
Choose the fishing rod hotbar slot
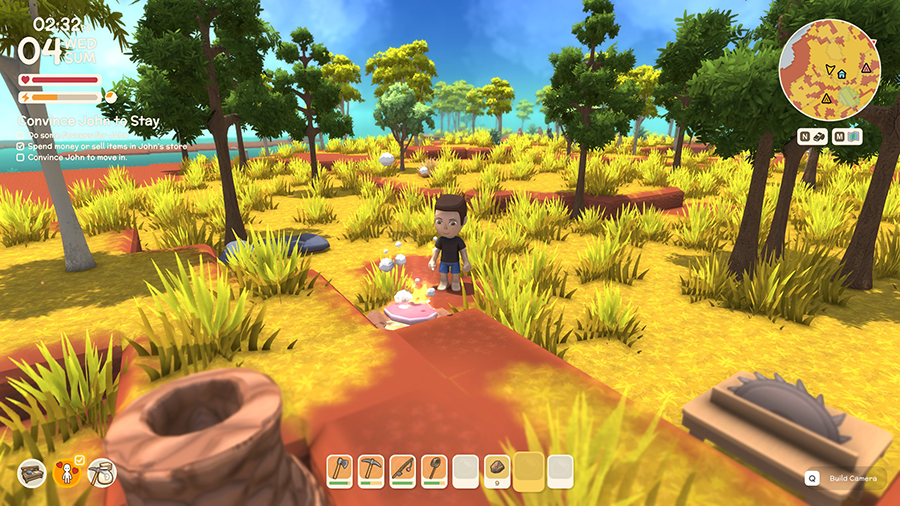[x=402, y=470]
